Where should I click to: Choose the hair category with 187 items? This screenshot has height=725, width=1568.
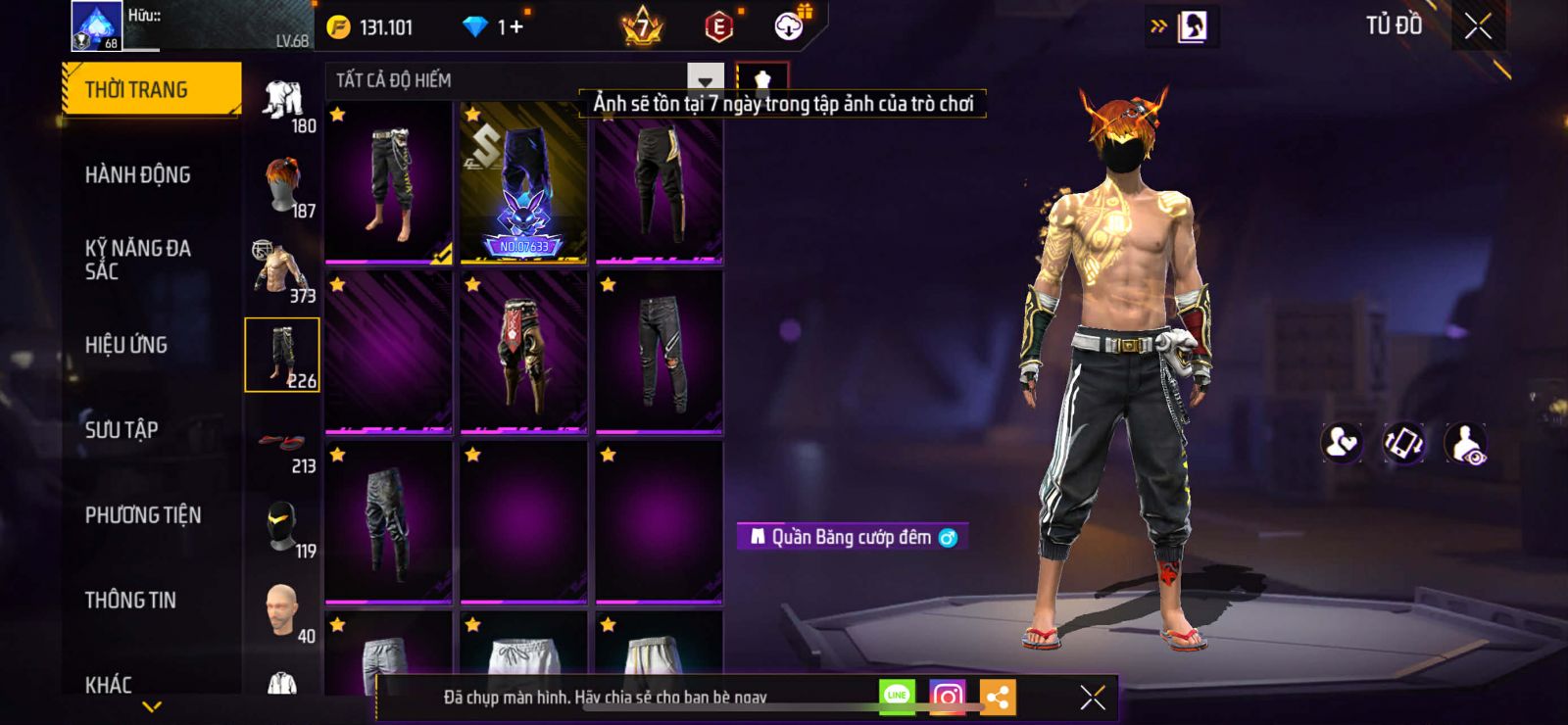(282, 187)
